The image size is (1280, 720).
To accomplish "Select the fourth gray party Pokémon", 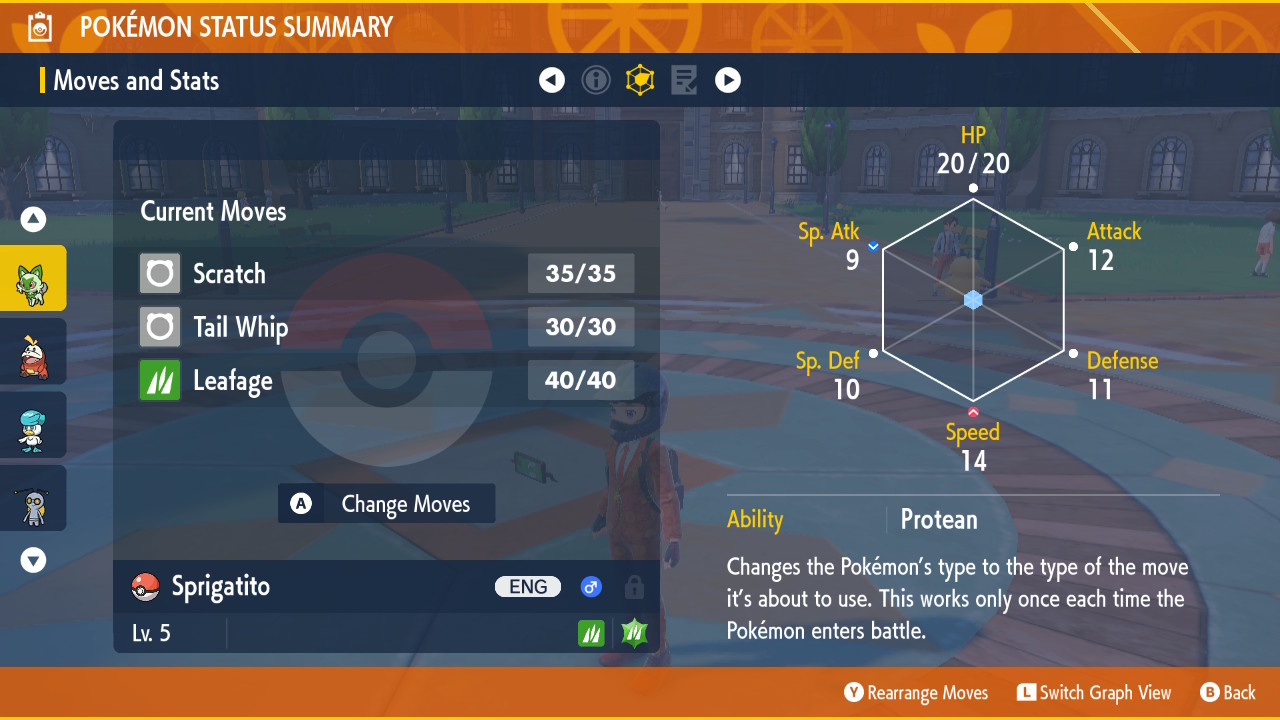I will coord(33,498).
